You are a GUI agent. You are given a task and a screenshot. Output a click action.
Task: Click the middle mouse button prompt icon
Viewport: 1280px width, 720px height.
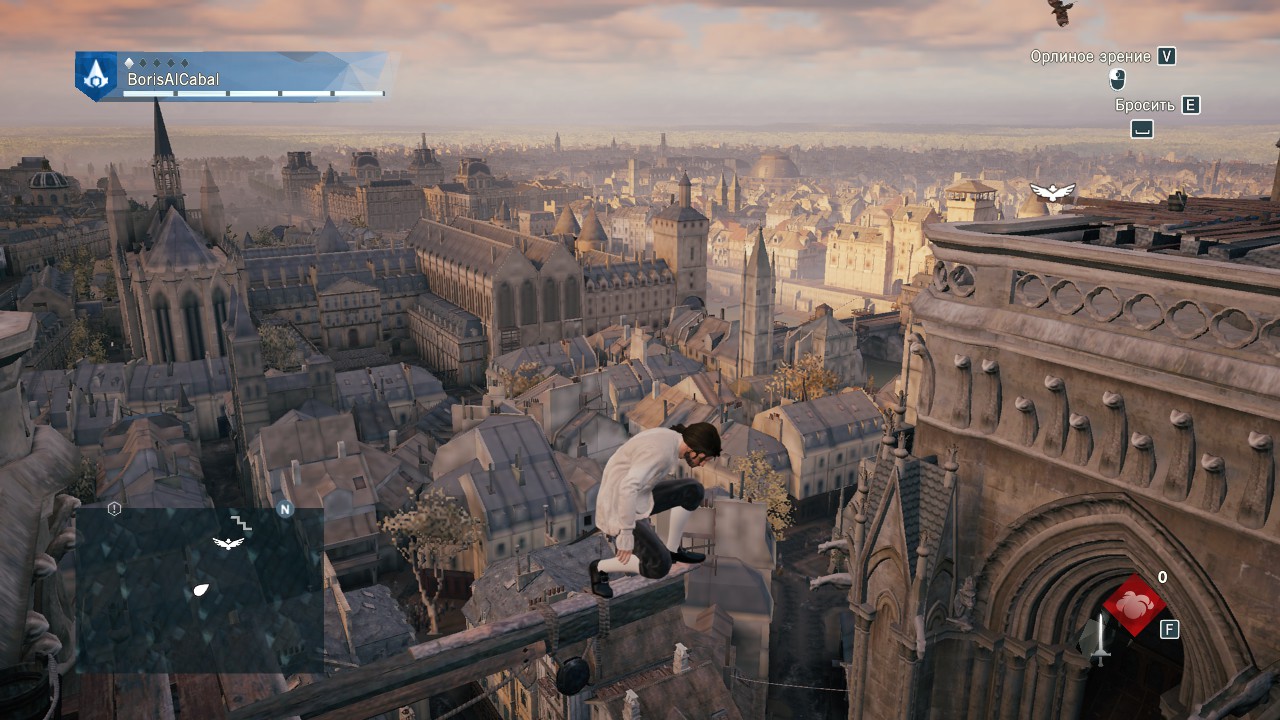point(1117,80)
